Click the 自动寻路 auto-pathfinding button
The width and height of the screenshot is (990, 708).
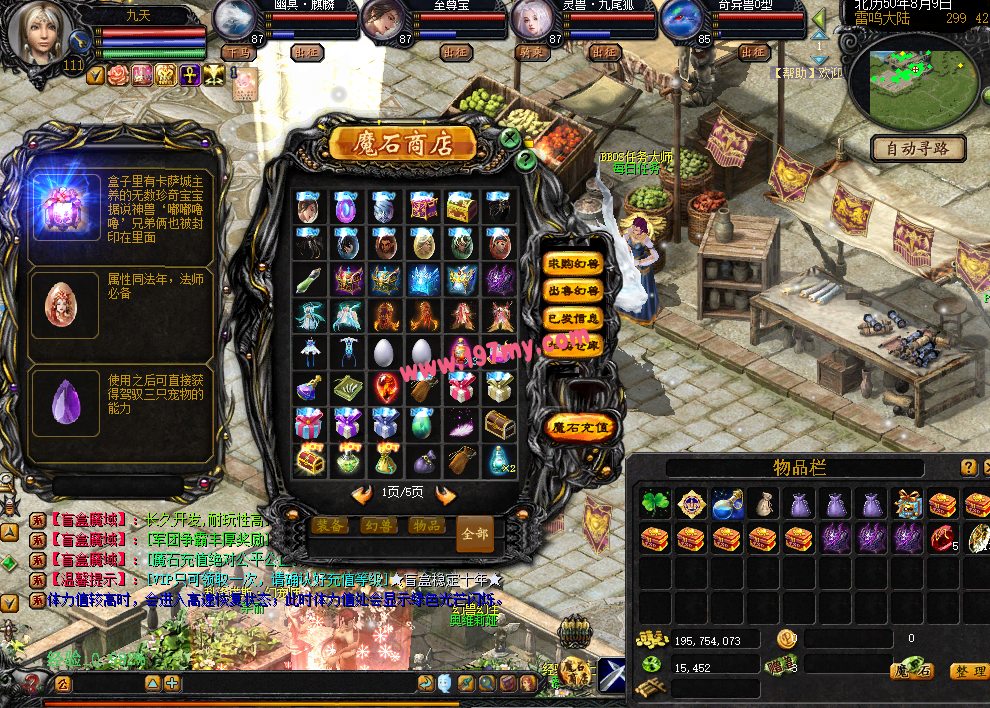point(918,149)
